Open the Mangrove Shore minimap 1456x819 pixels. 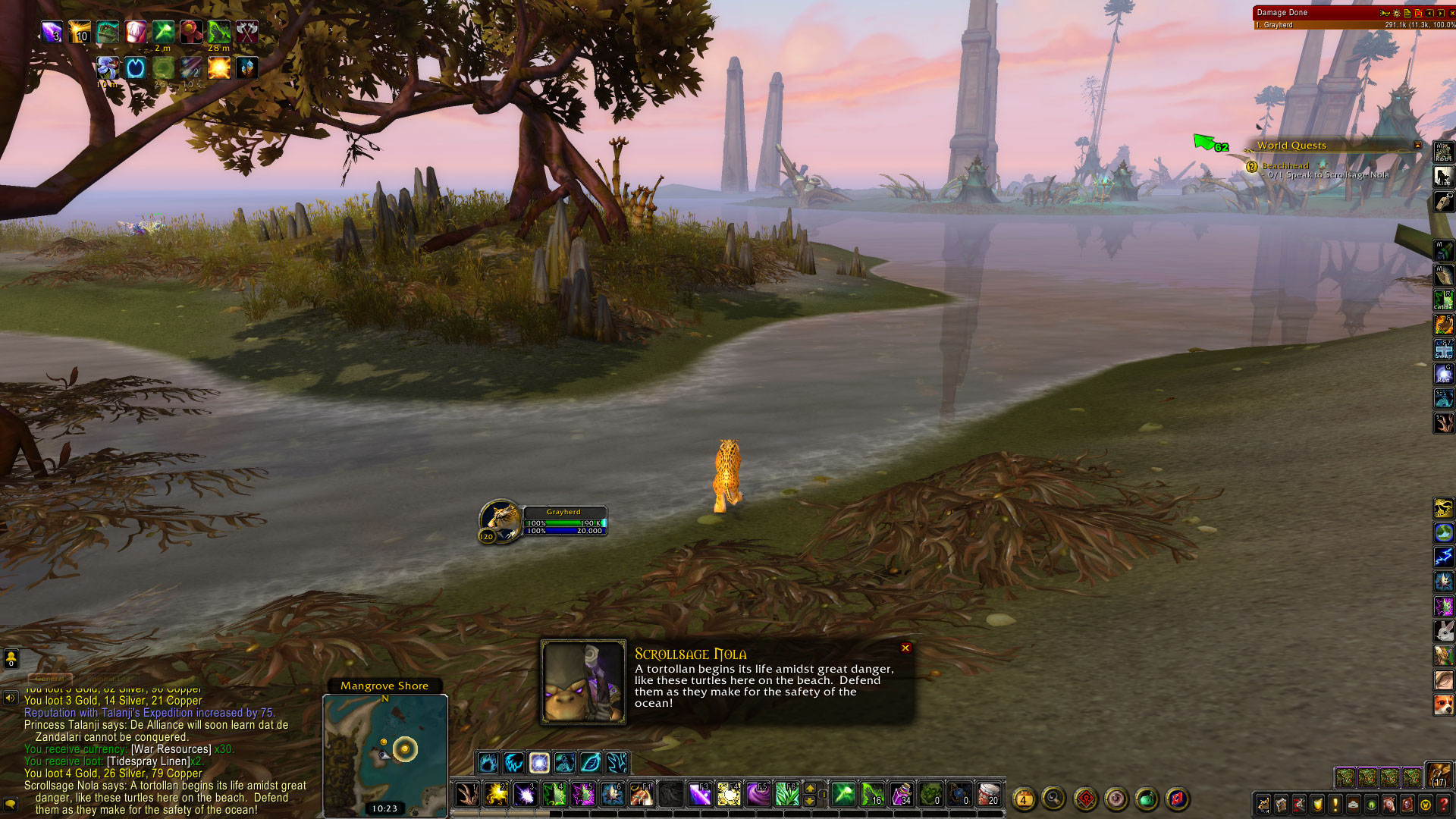(385, 751)
